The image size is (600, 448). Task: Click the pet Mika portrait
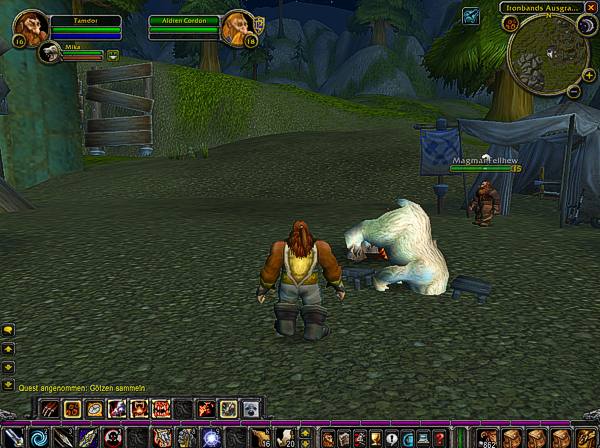point(48,56)
